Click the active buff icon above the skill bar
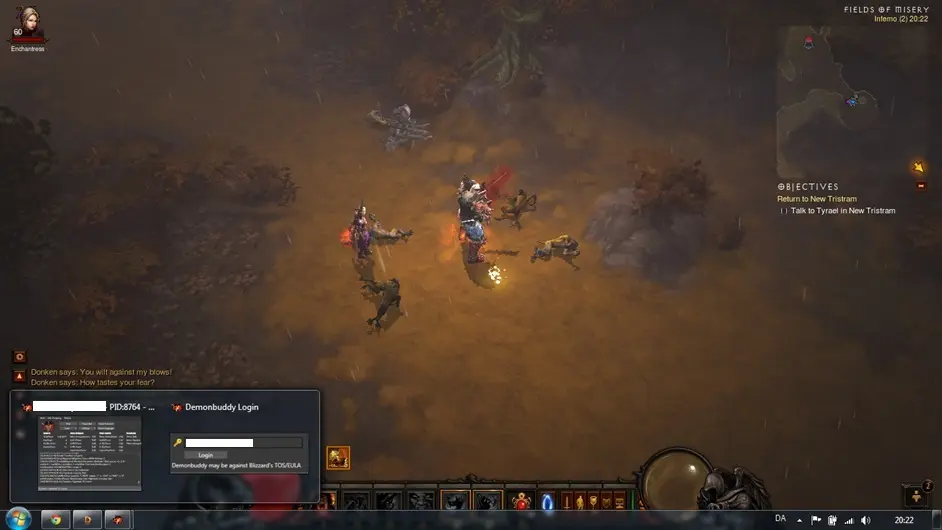The width and height of the screenshot is (942, 530). (338, 458)
